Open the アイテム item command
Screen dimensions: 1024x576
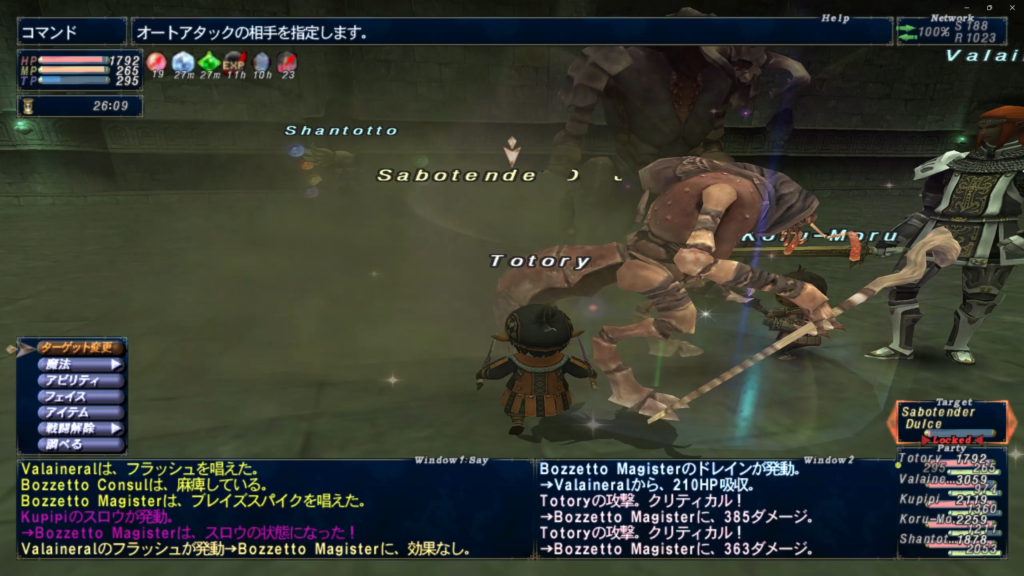(x=80, y=412)
